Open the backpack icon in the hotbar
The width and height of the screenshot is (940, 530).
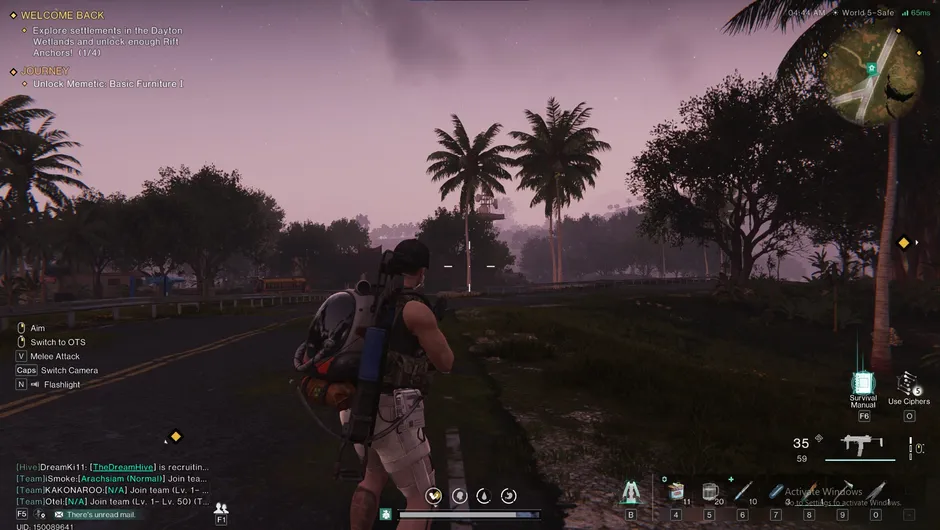point(630,492)
